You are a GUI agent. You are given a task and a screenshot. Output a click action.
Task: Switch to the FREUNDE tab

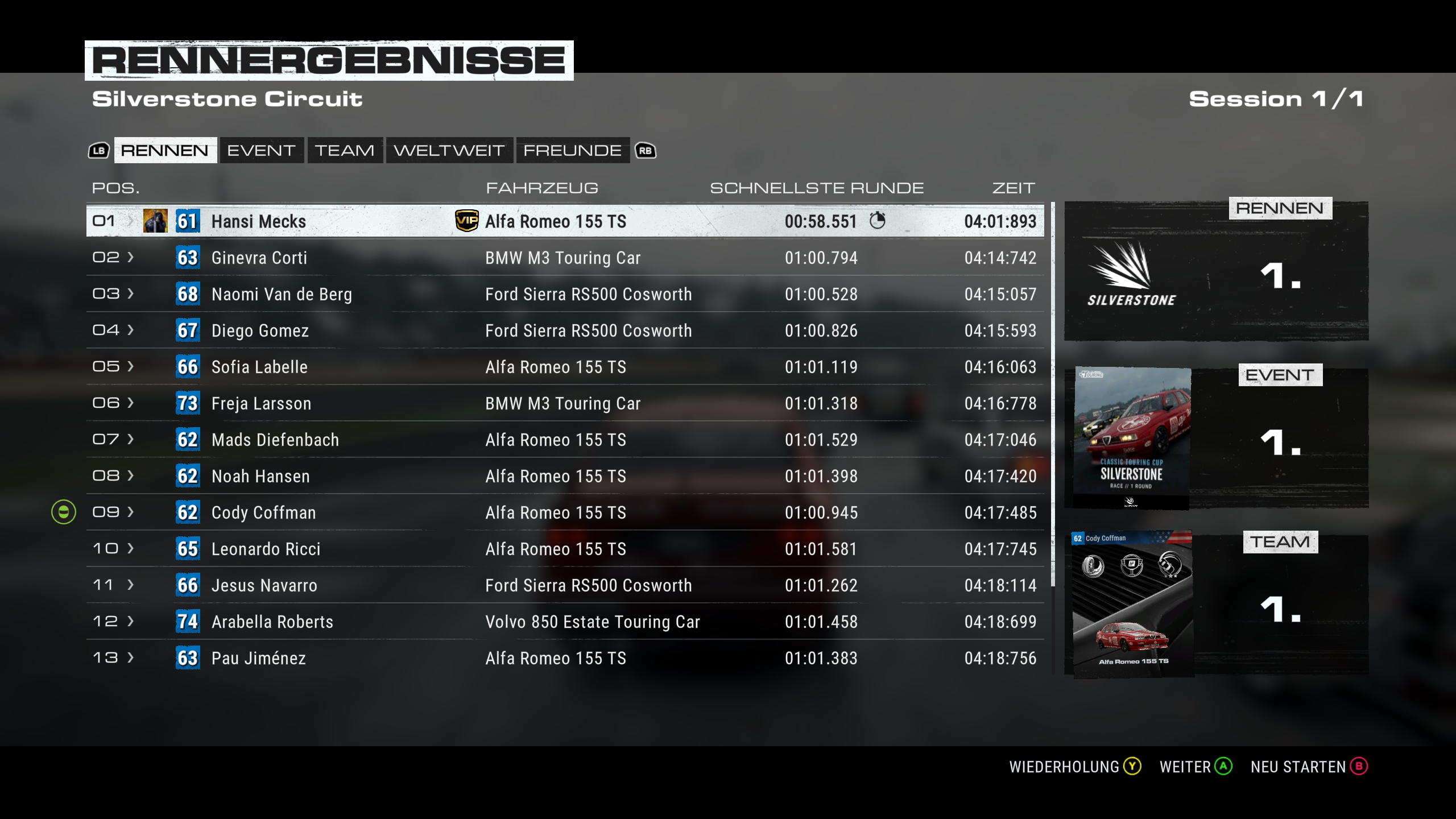572,150
